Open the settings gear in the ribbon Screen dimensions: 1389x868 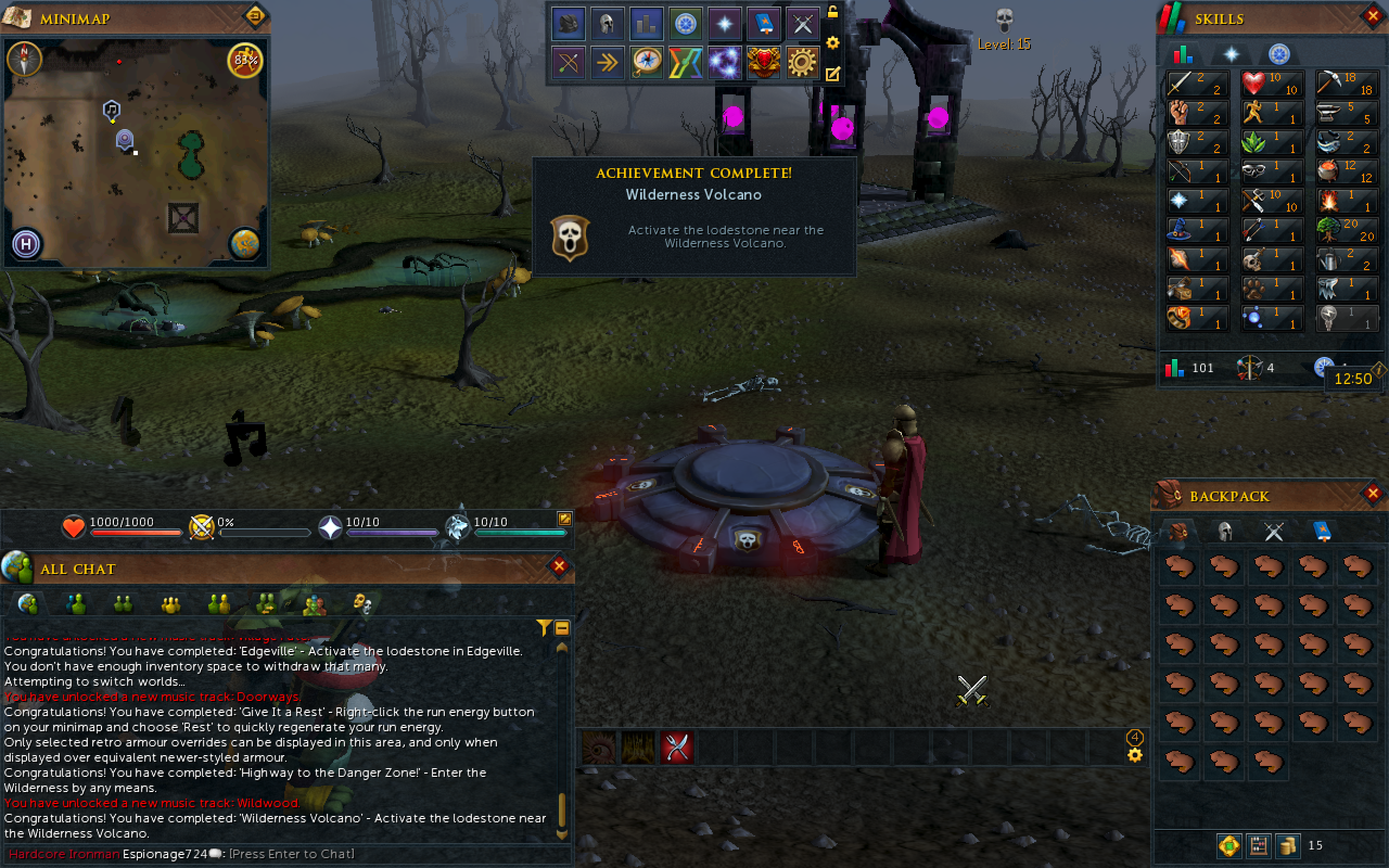802,62
